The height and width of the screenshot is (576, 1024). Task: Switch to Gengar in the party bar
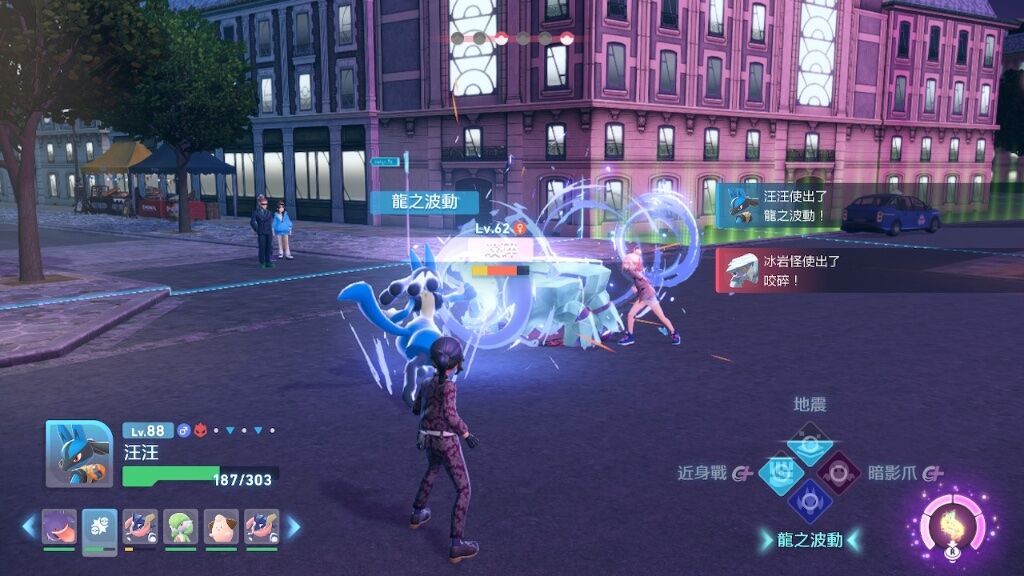pos(59,526)
